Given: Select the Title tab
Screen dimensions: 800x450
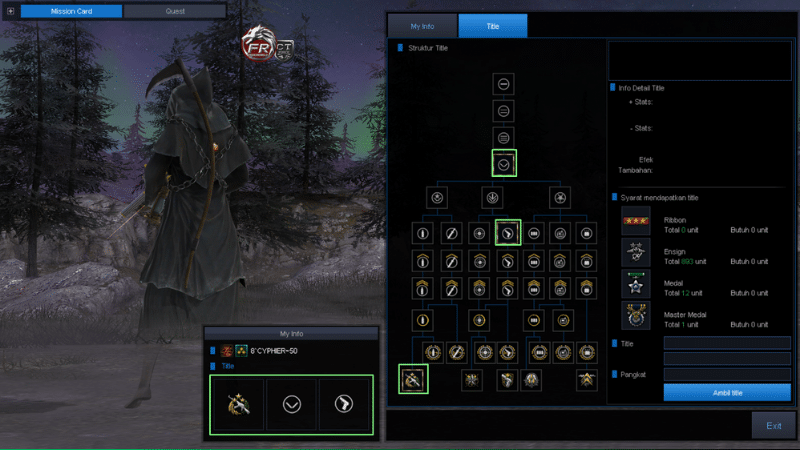Looking at the screenshot, I should [x=492, y=26].
